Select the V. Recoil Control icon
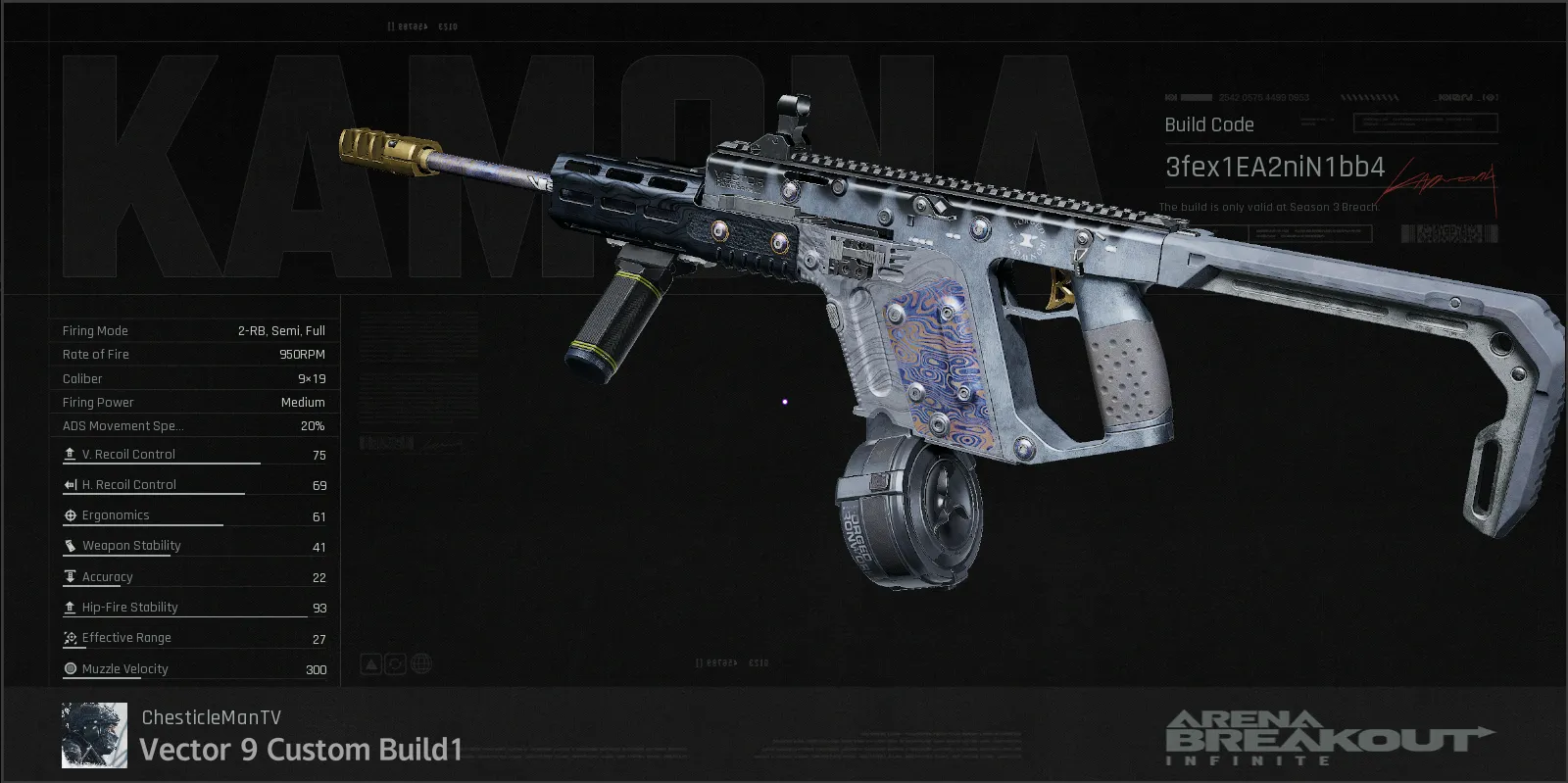This screenshot has width=1568, height=783. click(x=71, y=453)
